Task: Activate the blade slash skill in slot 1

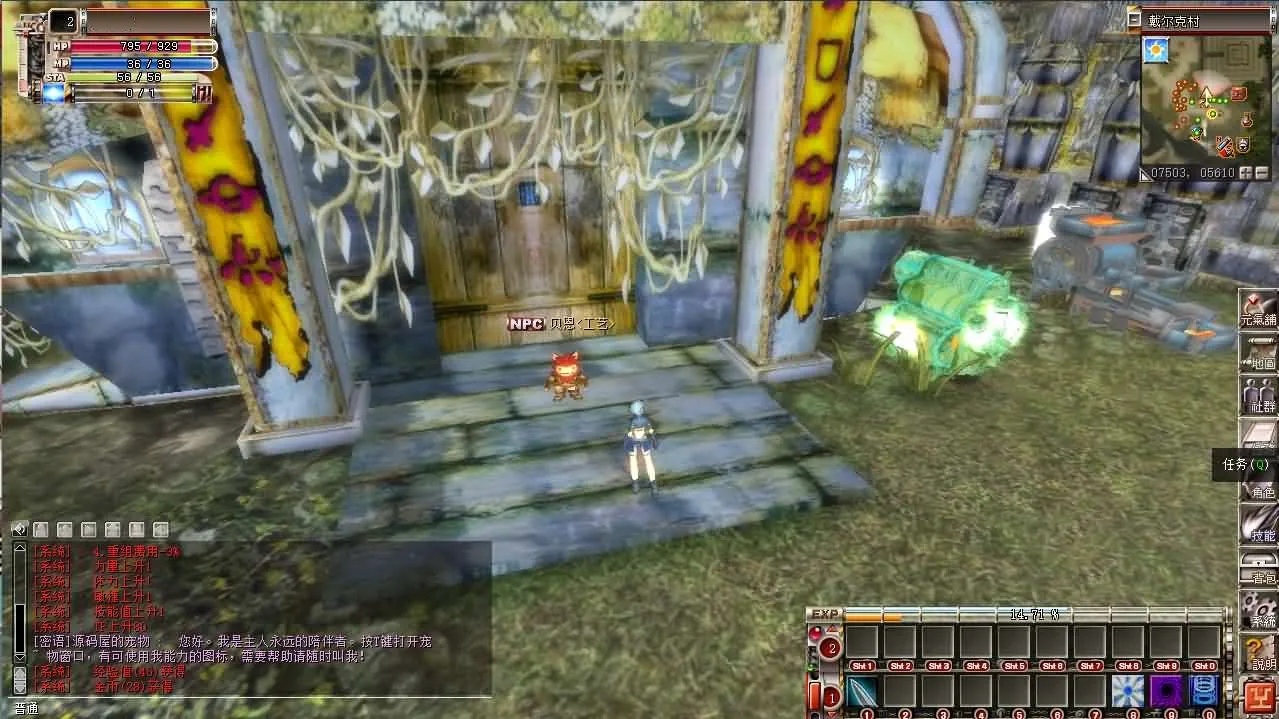Action: 863,691
